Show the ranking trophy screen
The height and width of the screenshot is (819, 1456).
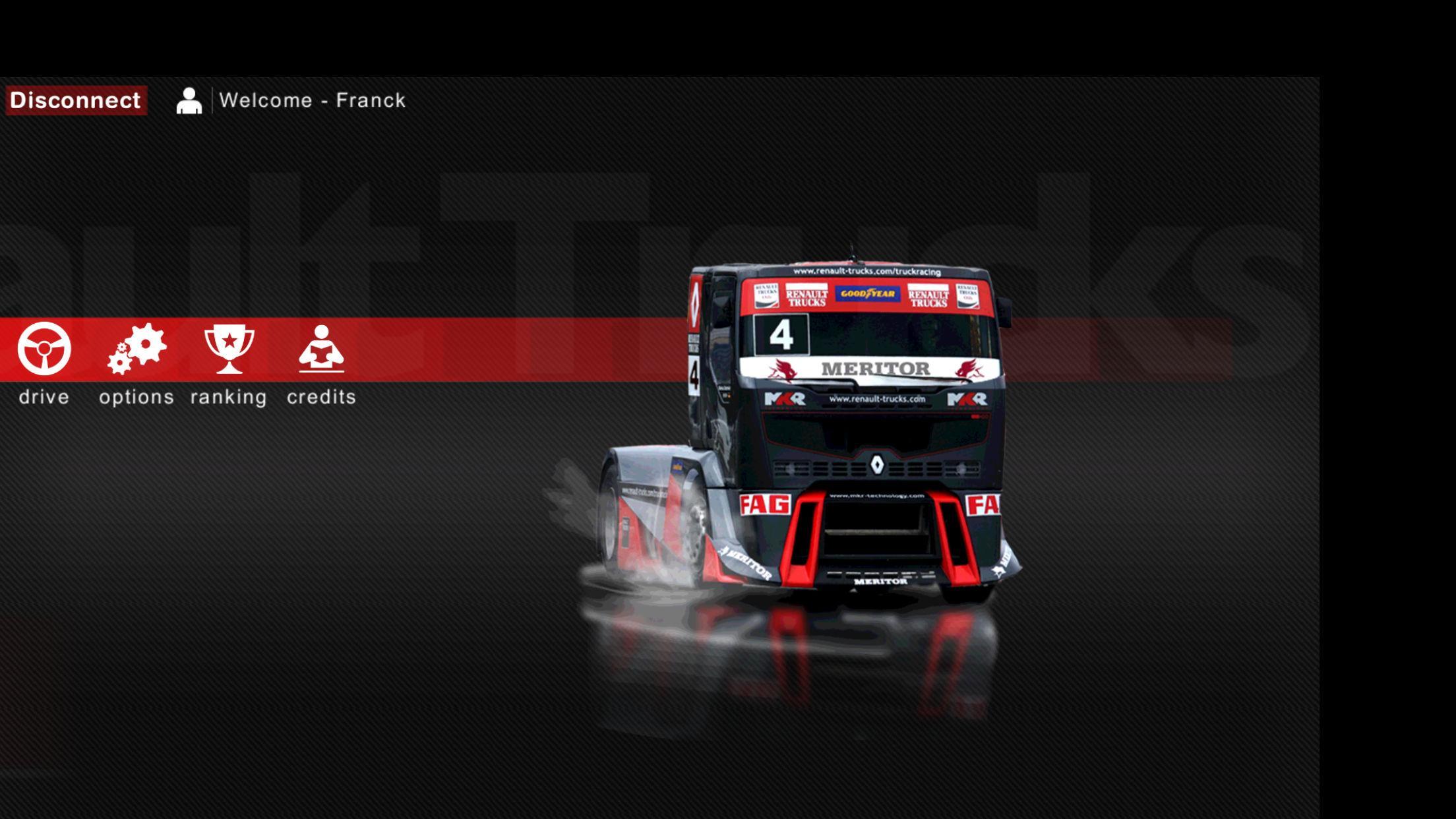pos(229,349)
